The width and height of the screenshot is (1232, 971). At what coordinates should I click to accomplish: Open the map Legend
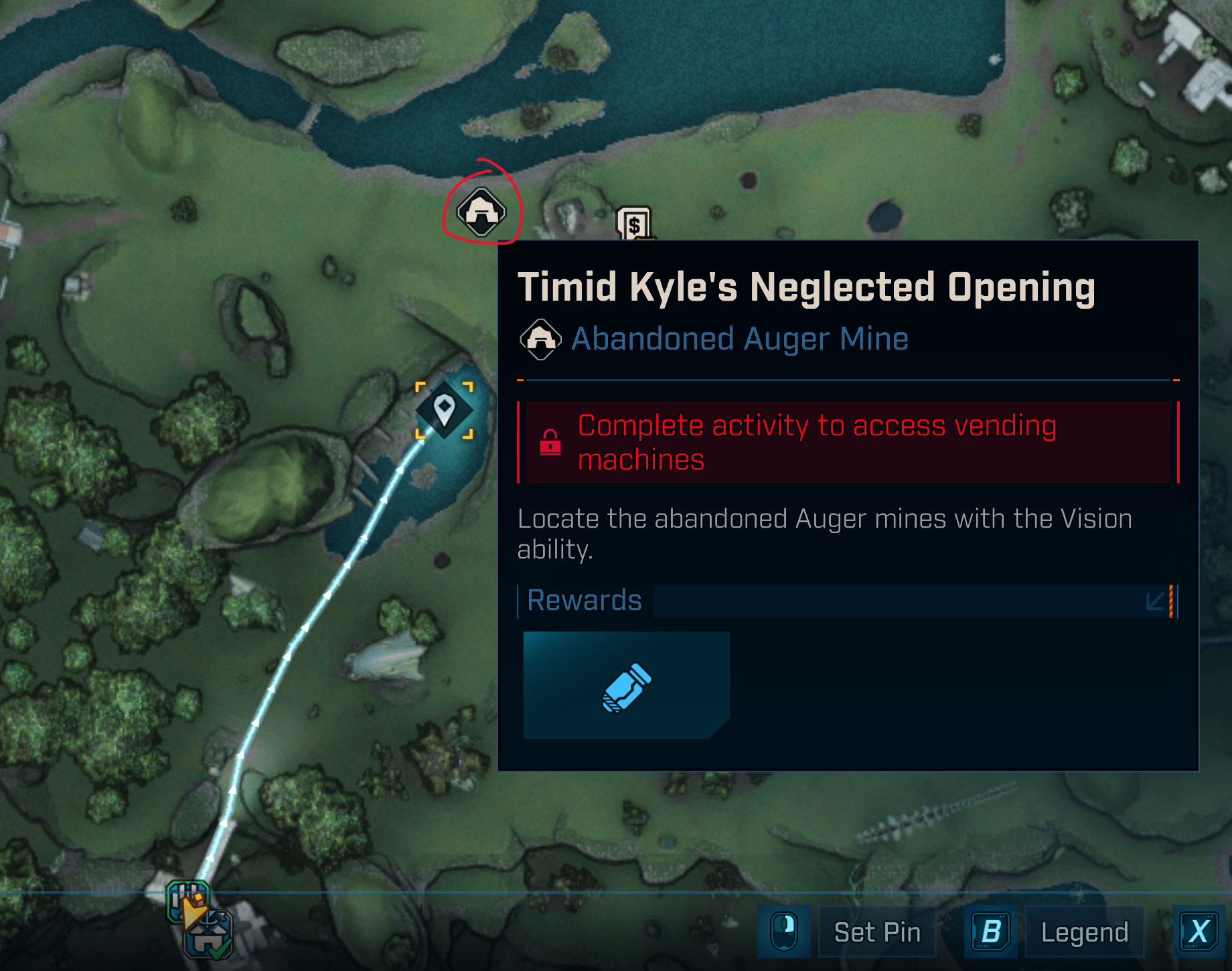(1084, 932)
